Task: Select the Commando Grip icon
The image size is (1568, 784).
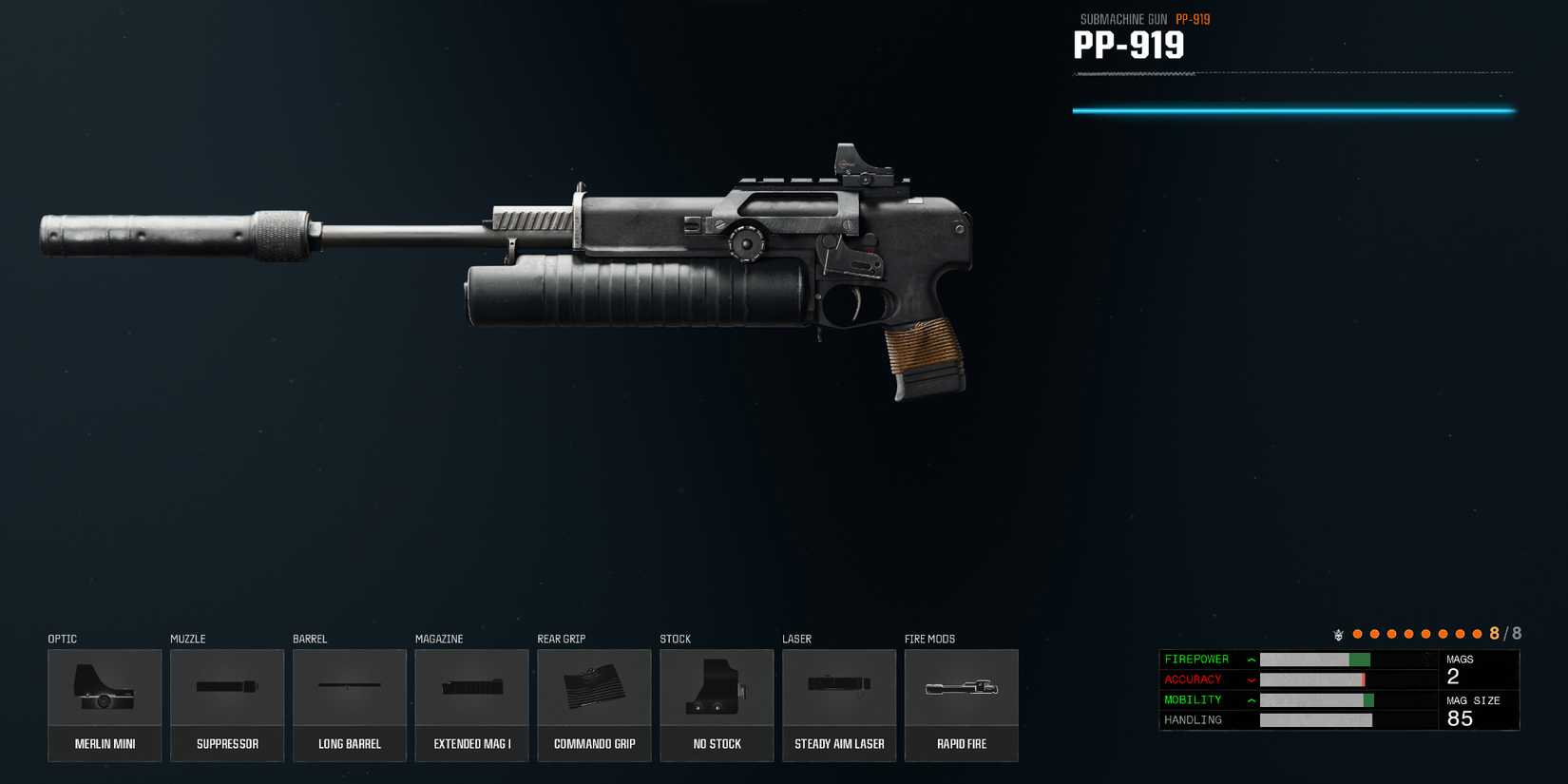Action: pos(594,686)
